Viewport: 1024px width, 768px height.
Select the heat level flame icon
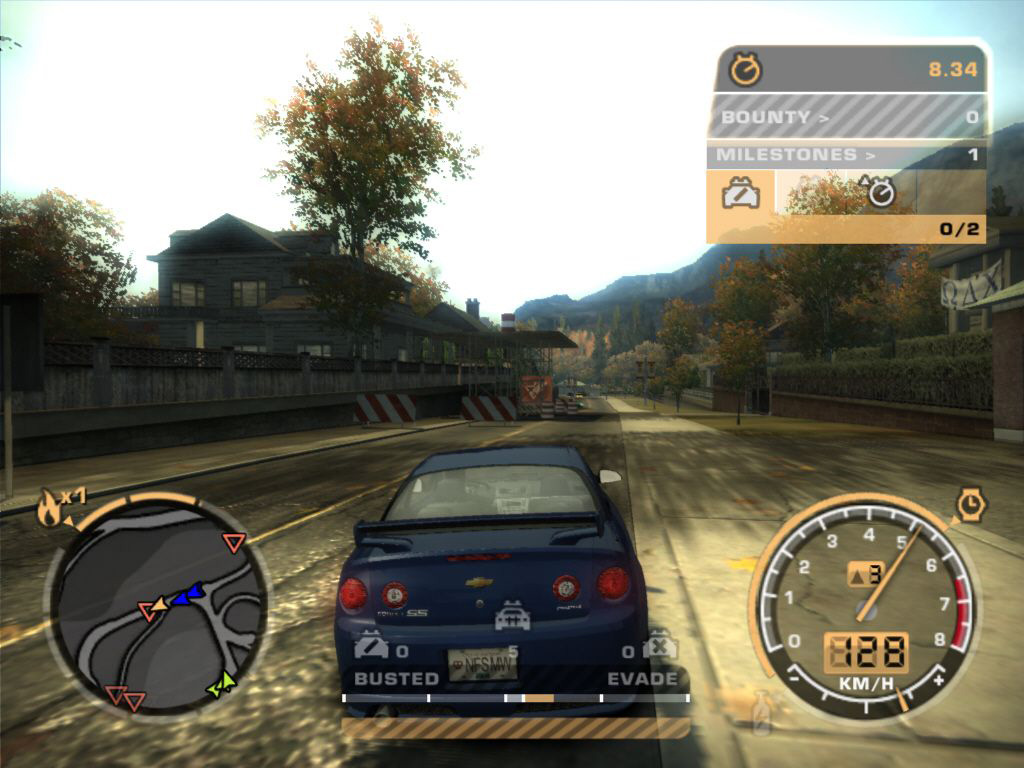click(x=48, y=509)
